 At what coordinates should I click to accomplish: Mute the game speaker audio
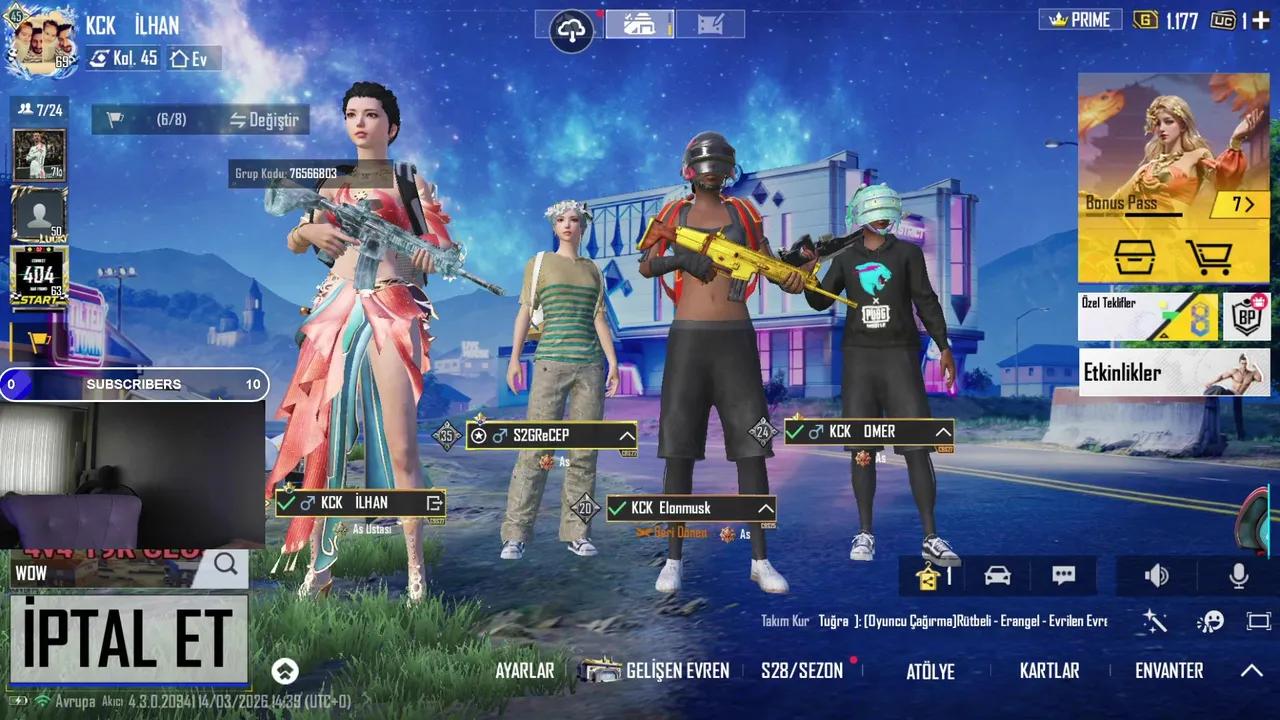pos(1157,576)
